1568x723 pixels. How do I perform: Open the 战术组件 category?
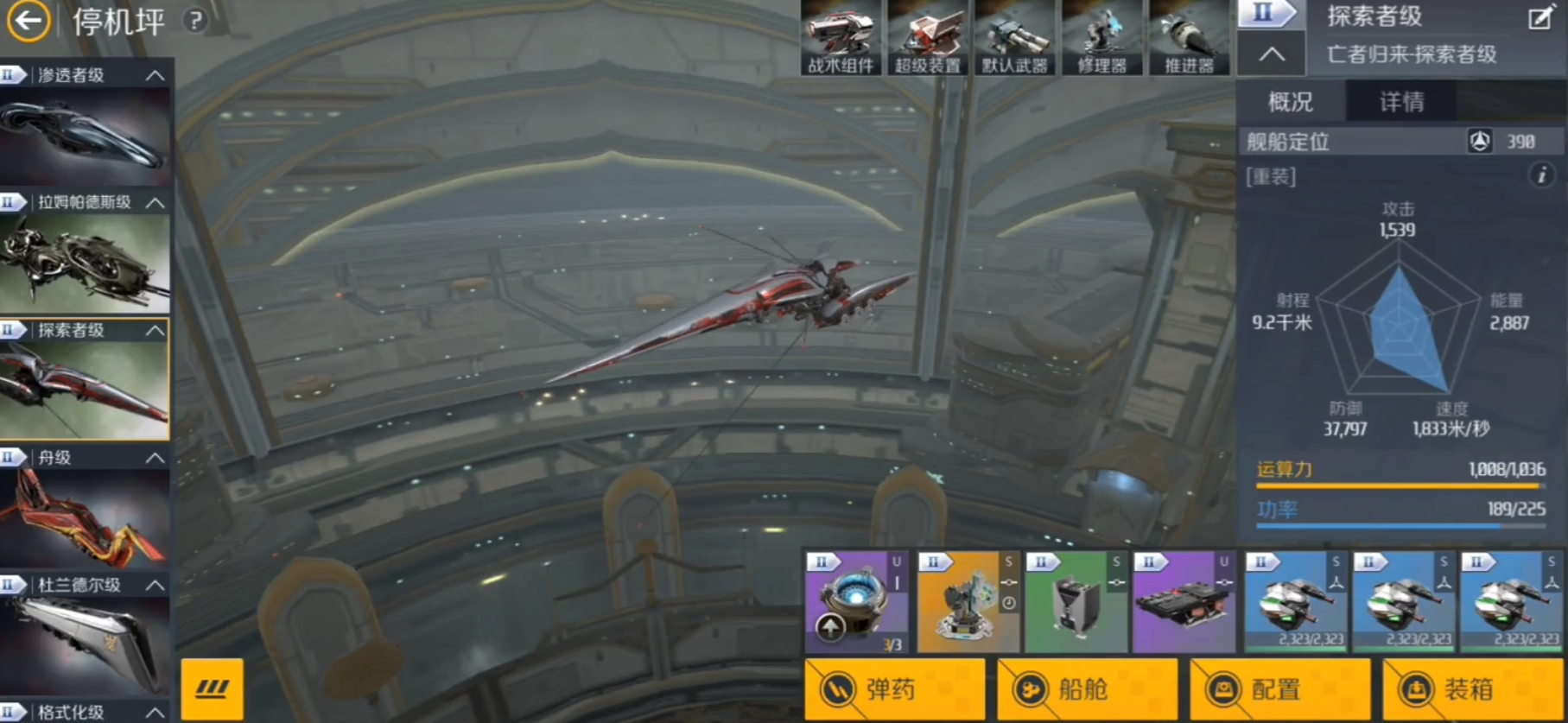tap(841, 38)
